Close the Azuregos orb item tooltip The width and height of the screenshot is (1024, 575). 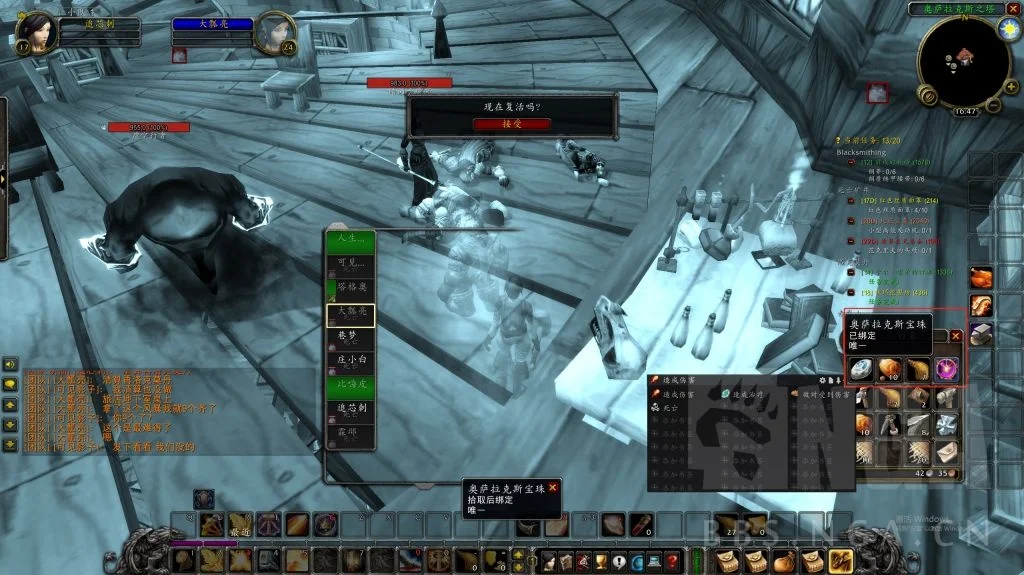552,486
